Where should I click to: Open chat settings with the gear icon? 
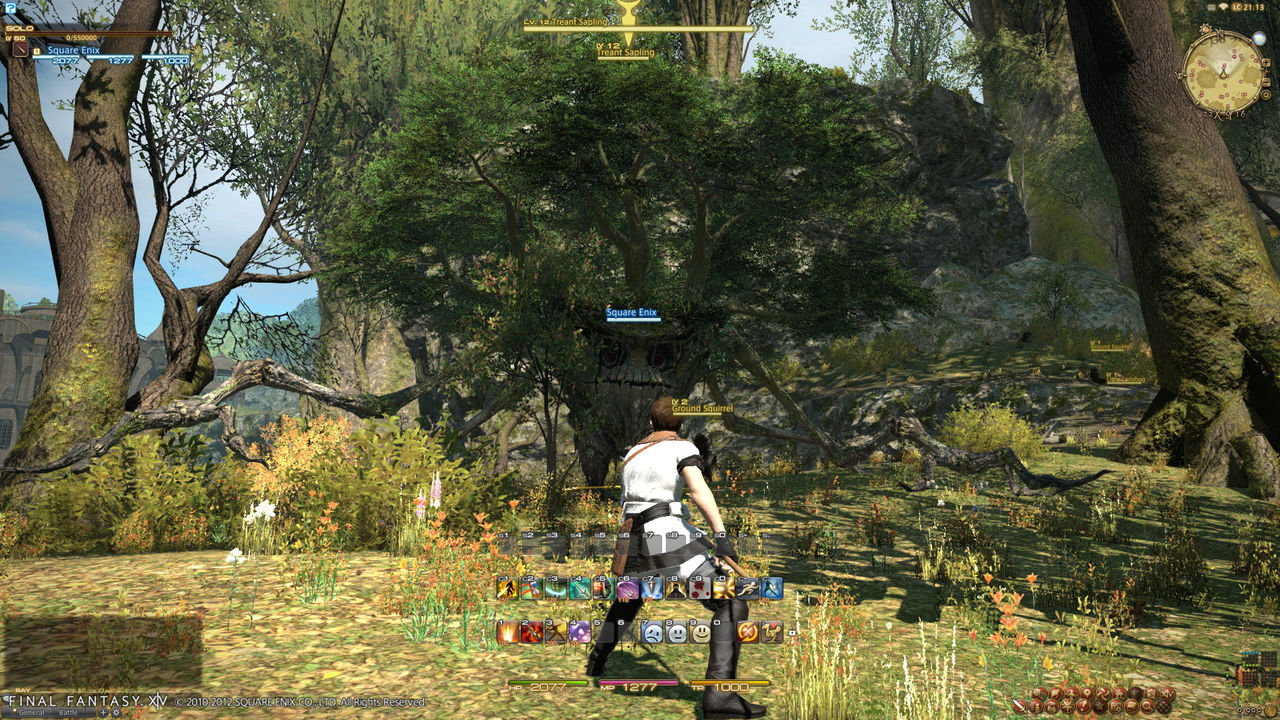click(116, 712)
